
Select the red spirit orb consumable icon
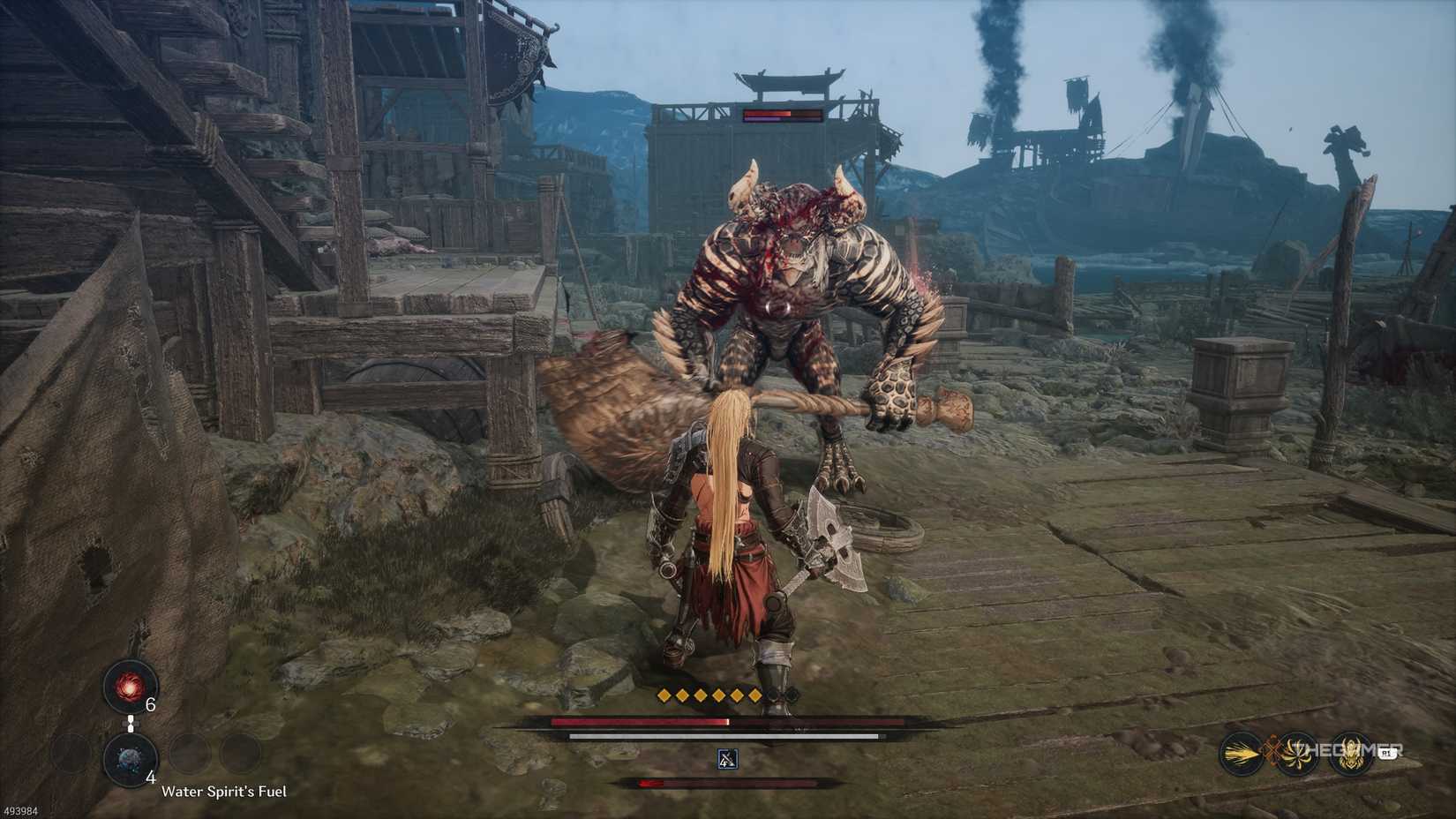(130, 687)
